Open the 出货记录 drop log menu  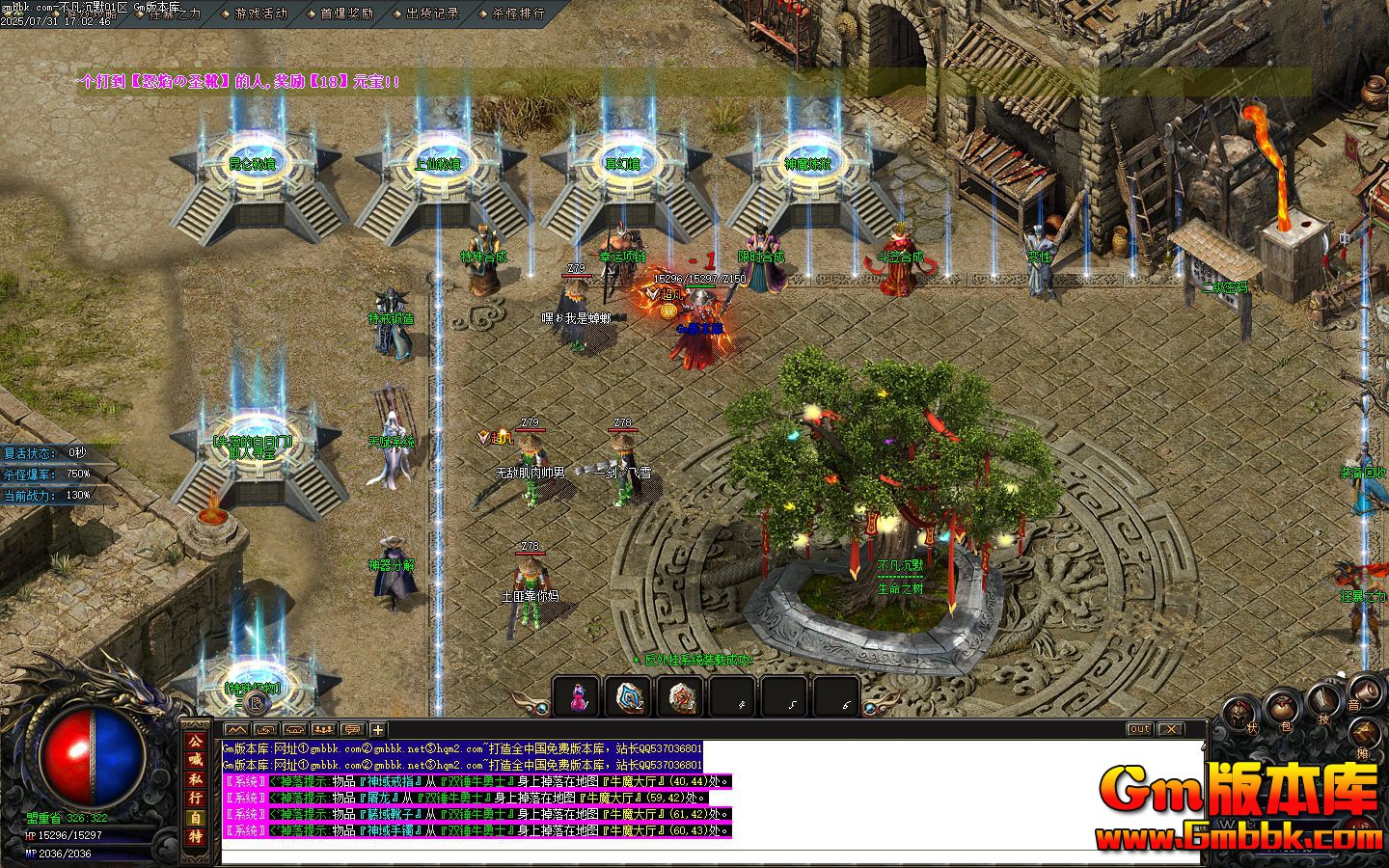point(432,14)
